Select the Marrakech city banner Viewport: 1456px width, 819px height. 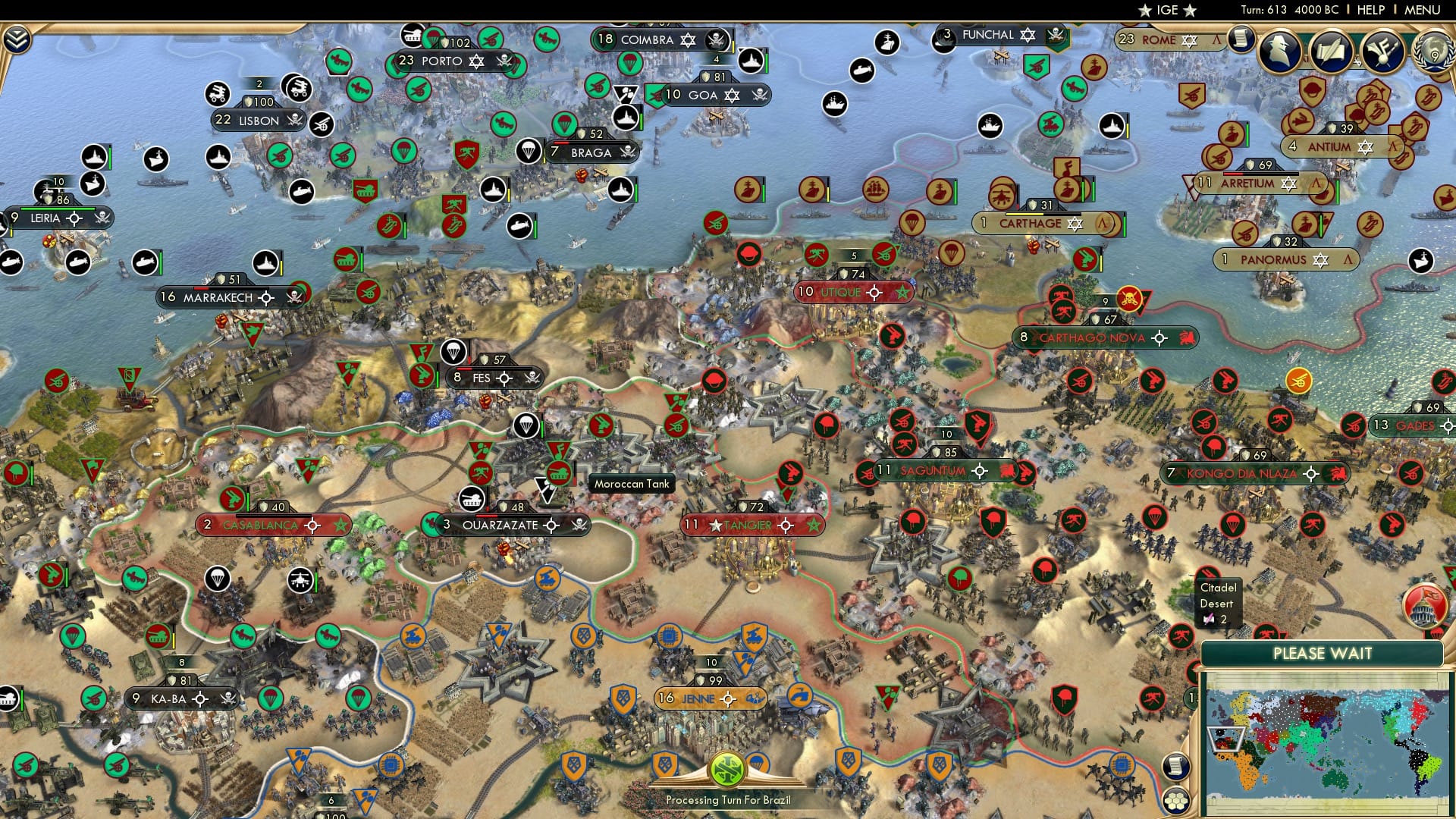213,298
